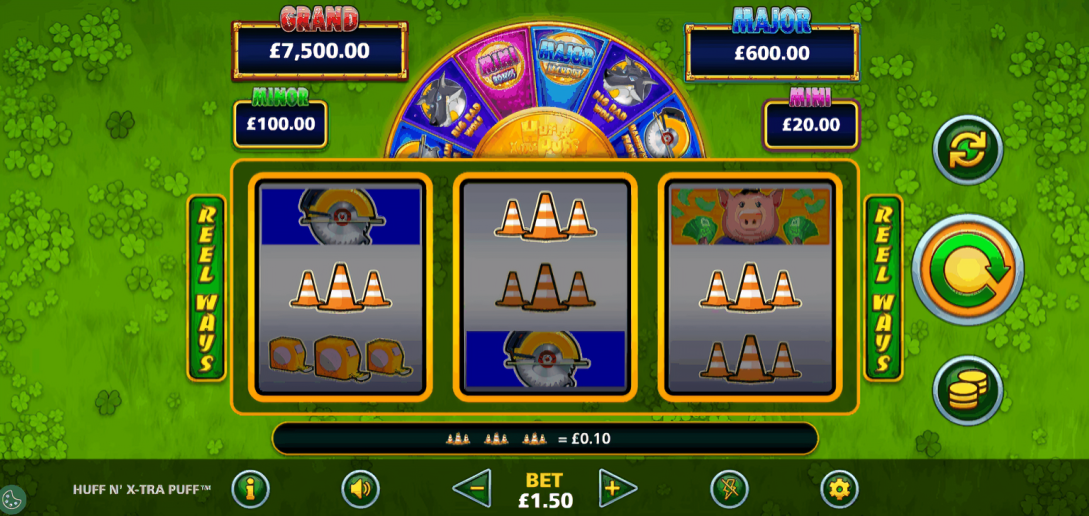Toggle the crossed-out lightning turbo icon
This screenshot has width=1089, height=516.
pyautogui.click(x=729, y=489)
